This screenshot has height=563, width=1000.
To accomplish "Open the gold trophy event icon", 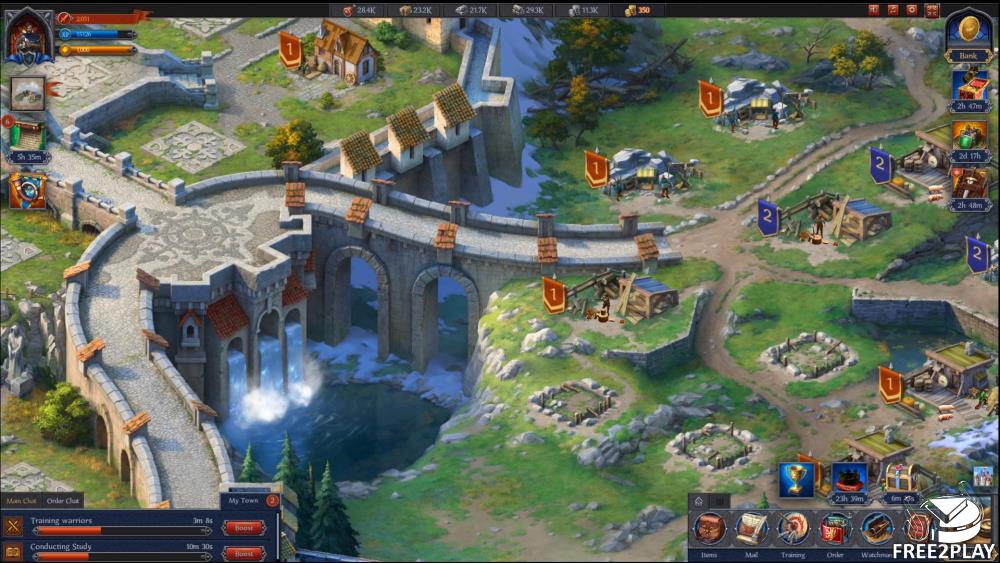I will pyautogui.click(x=797, y=478).
